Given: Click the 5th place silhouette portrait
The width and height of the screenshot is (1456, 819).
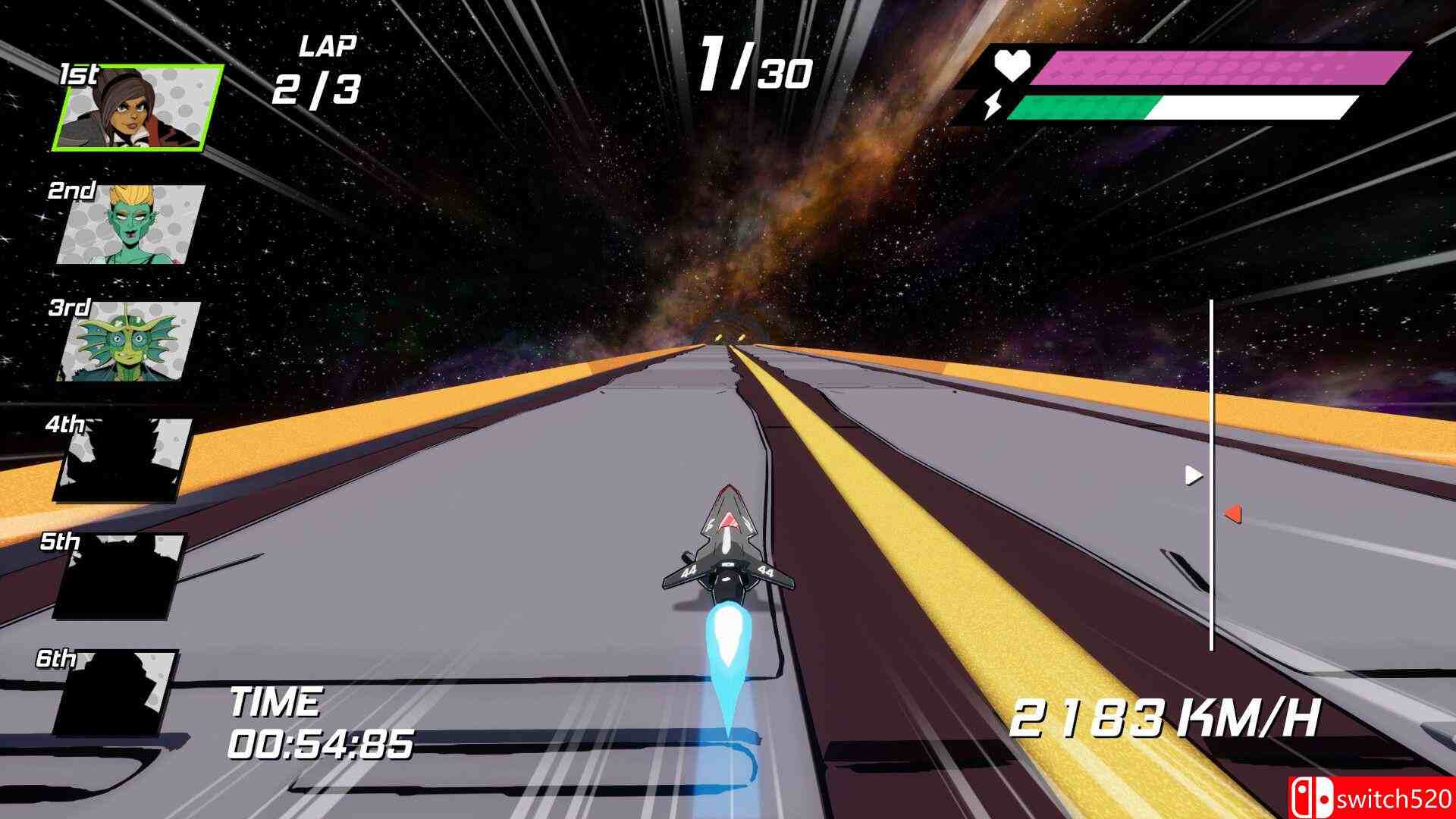Looking at the screenshot, I should [x=120, y=575].
